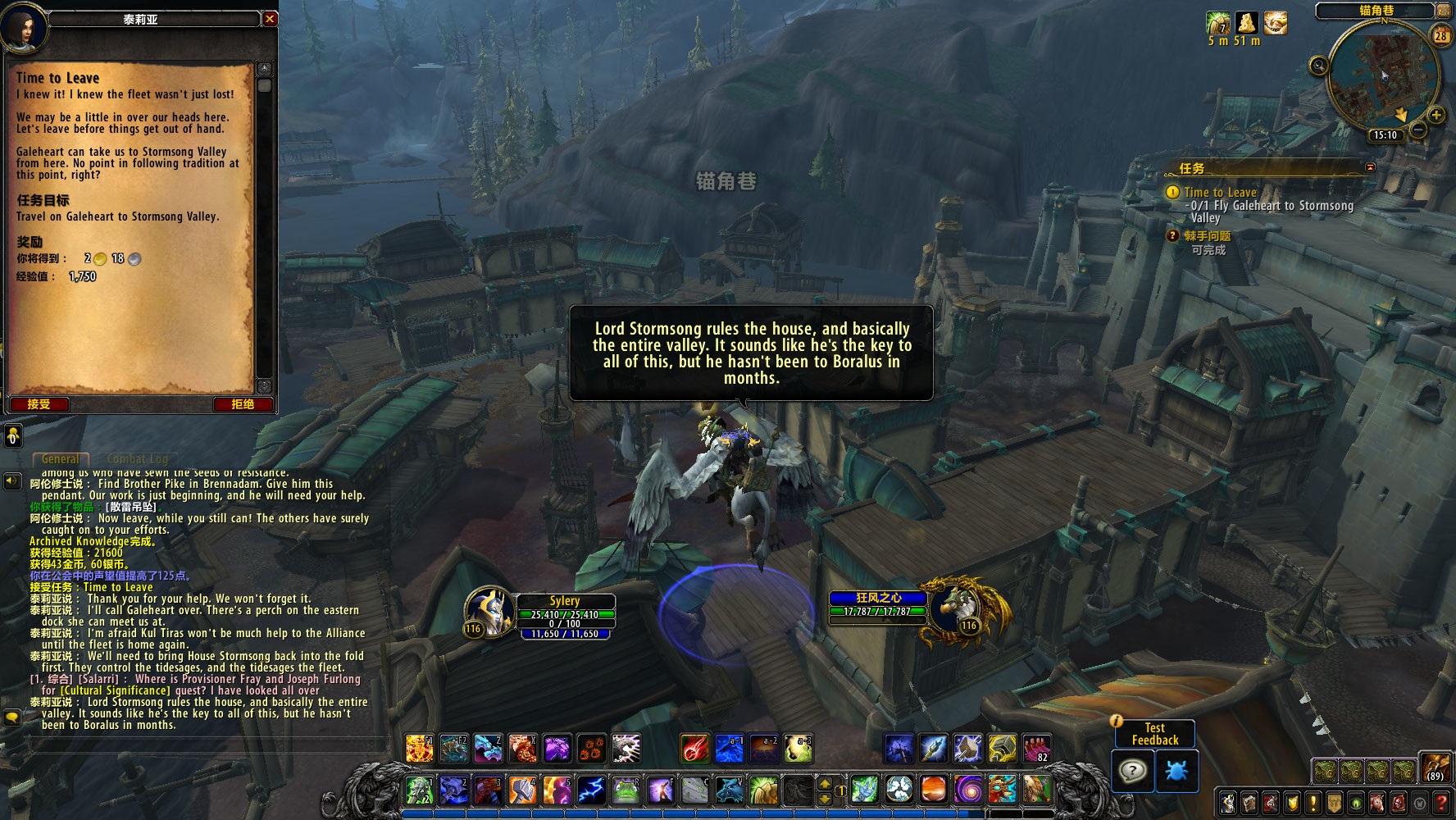
Task: Open the calendar showing day 28
Action: [1440, 35]
